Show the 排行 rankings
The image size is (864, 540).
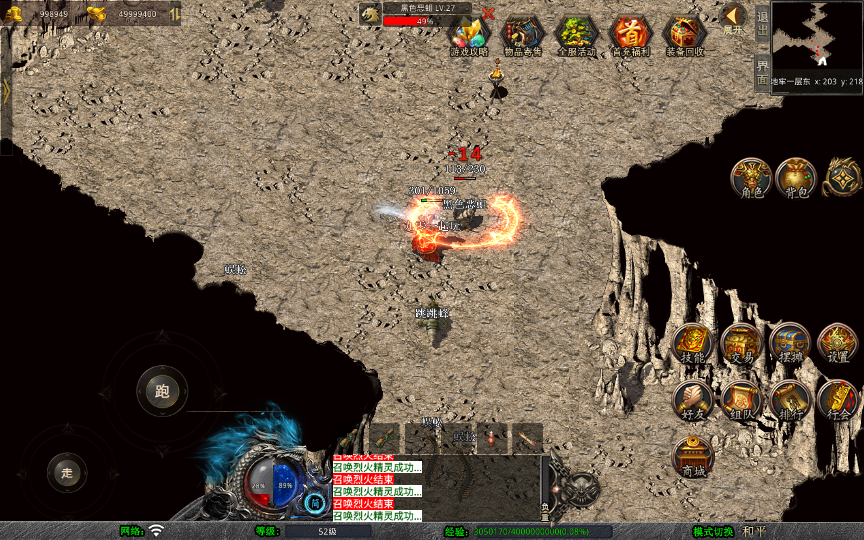[789, 399]
